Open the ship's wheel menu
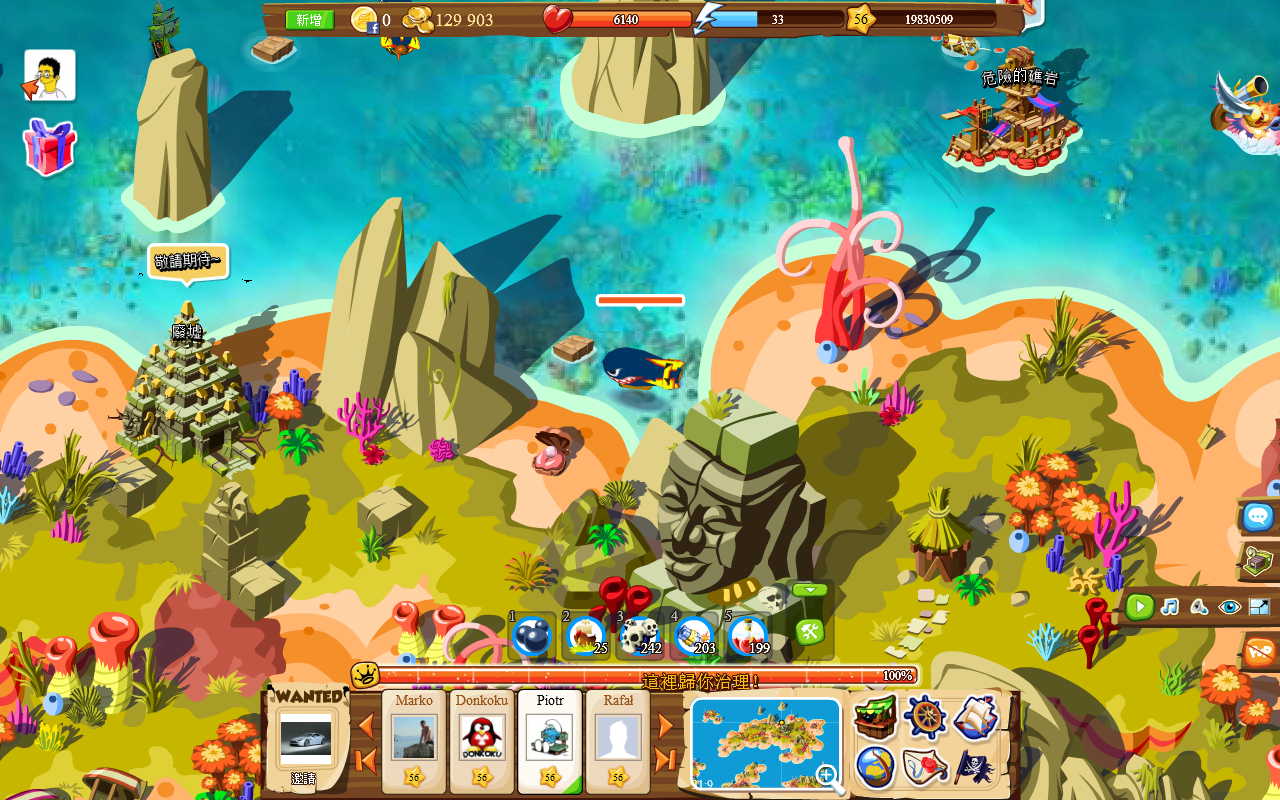The width and height of the screenshot is (1280, 800). tap(925, 717)
